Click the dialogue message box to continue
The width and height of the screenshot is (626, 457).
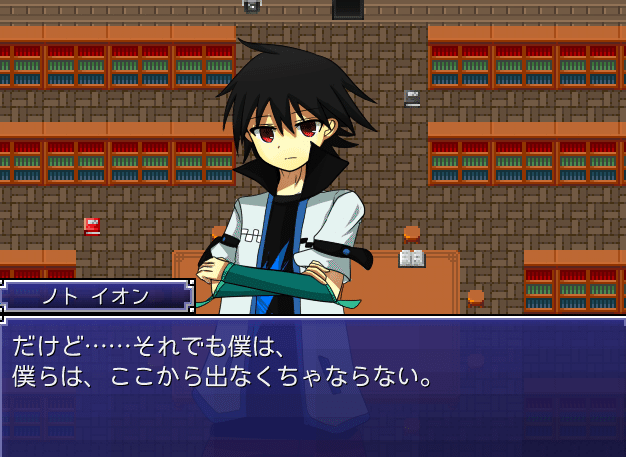313,387
